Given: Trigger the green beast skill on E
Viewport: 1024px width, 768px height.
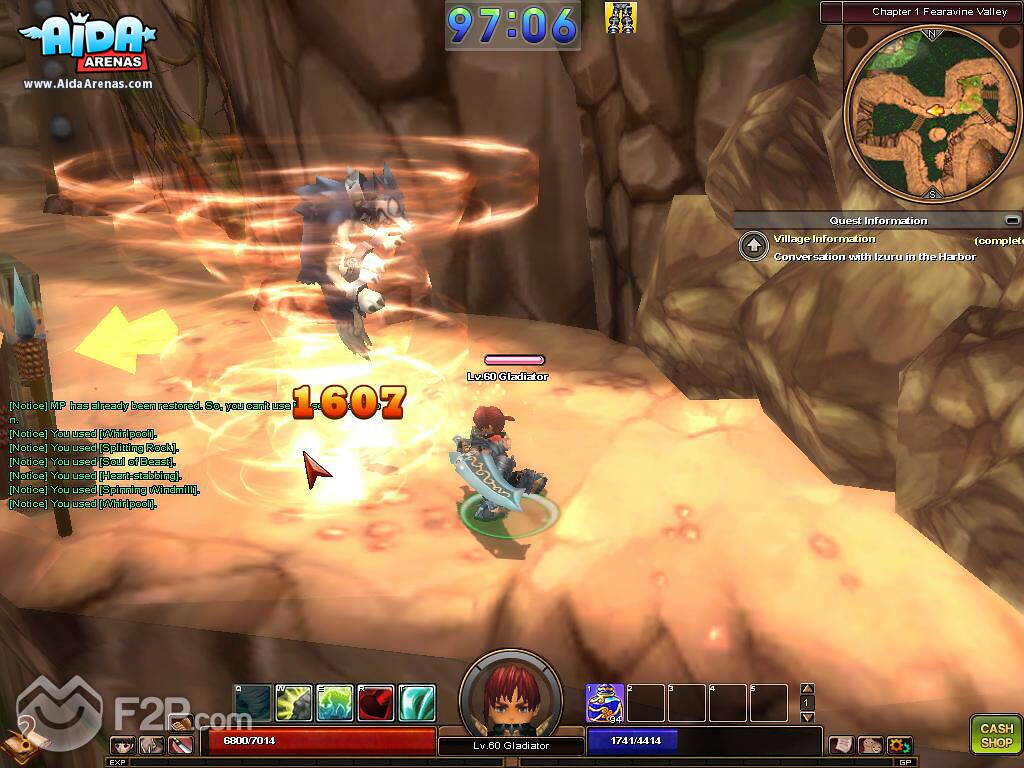Looking at the screenshot, I should tap(335, 703).
